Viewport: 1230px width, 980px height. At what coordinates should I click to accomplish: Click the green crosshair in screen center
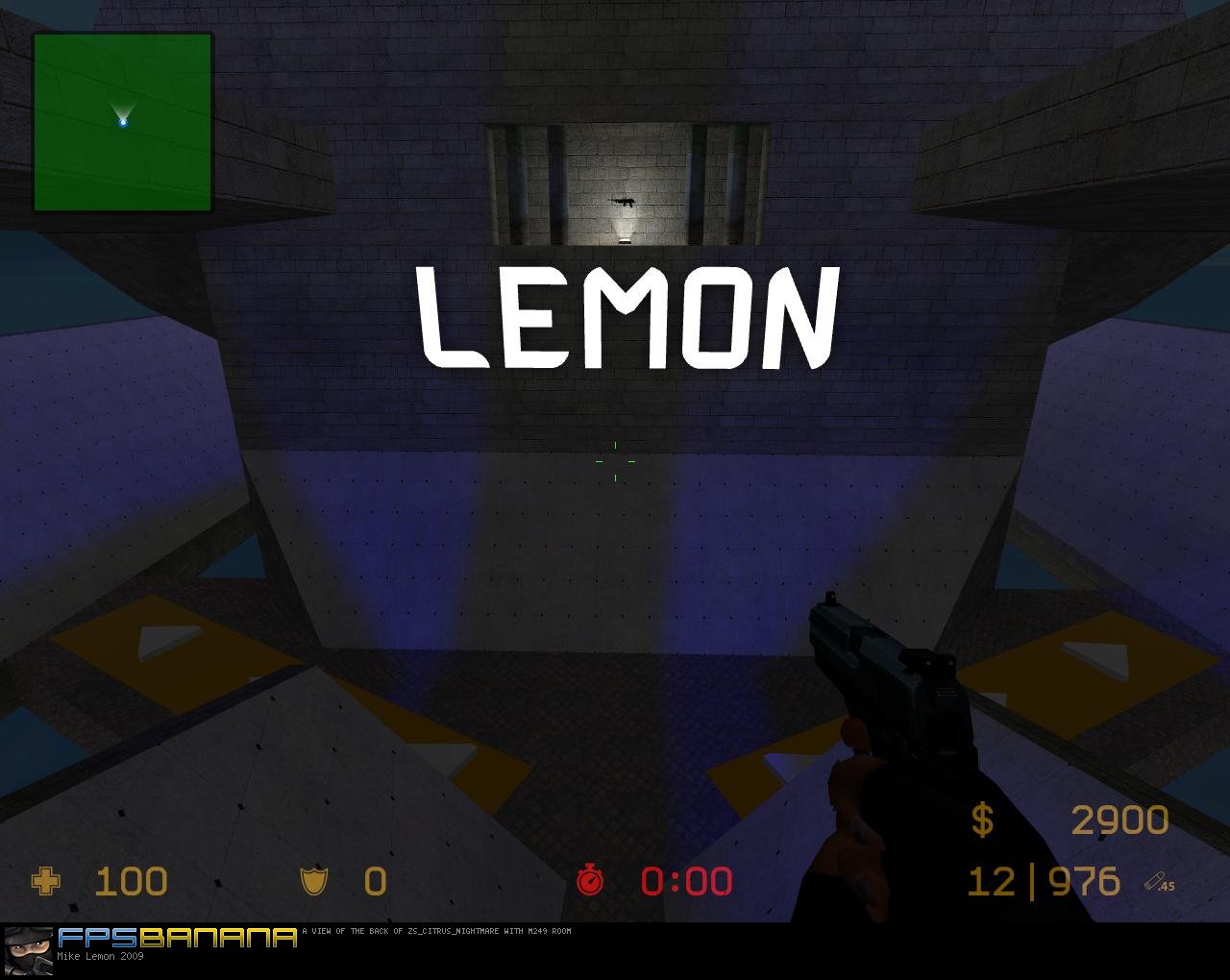pos(618,462)
